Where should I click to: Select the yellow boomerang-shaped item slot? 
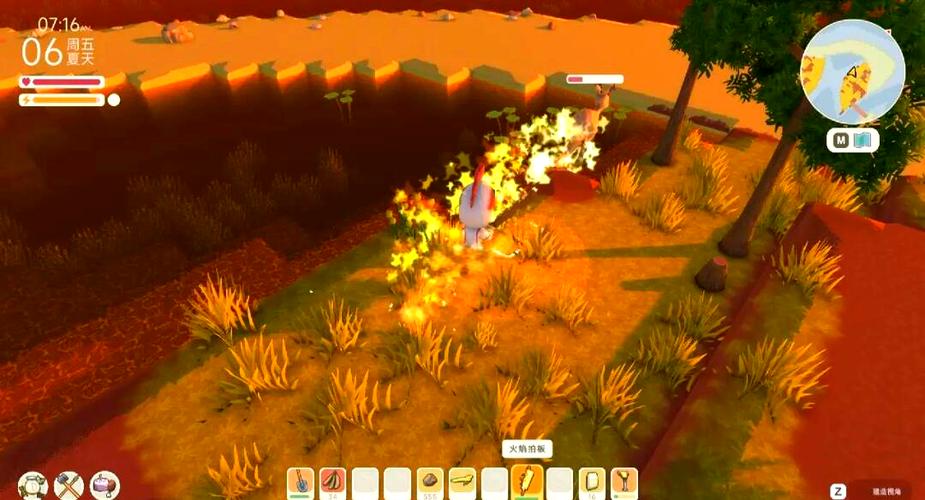462,482
